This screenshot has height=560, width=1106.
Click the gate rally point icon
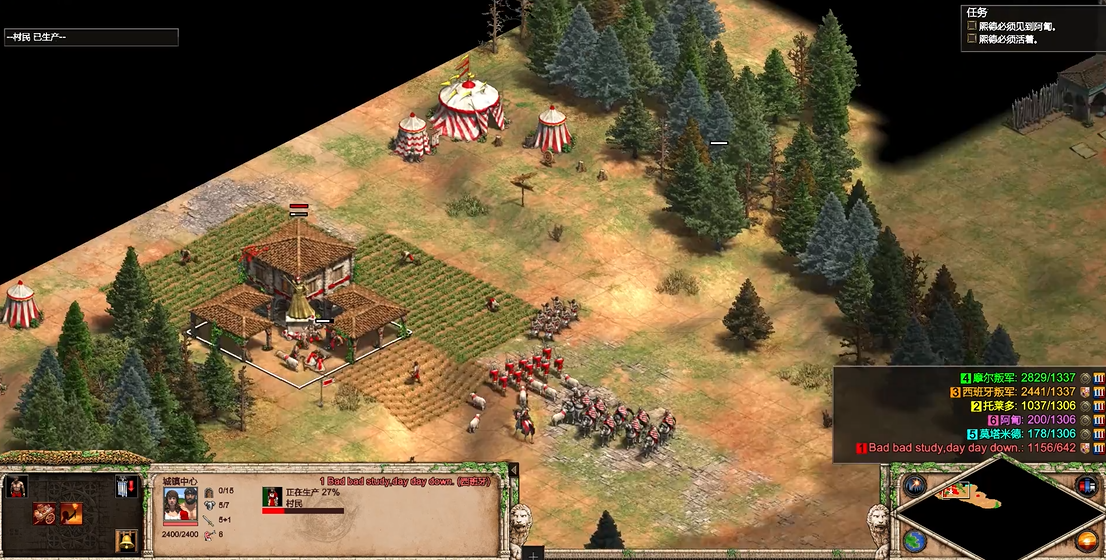[x=126, y=488]
